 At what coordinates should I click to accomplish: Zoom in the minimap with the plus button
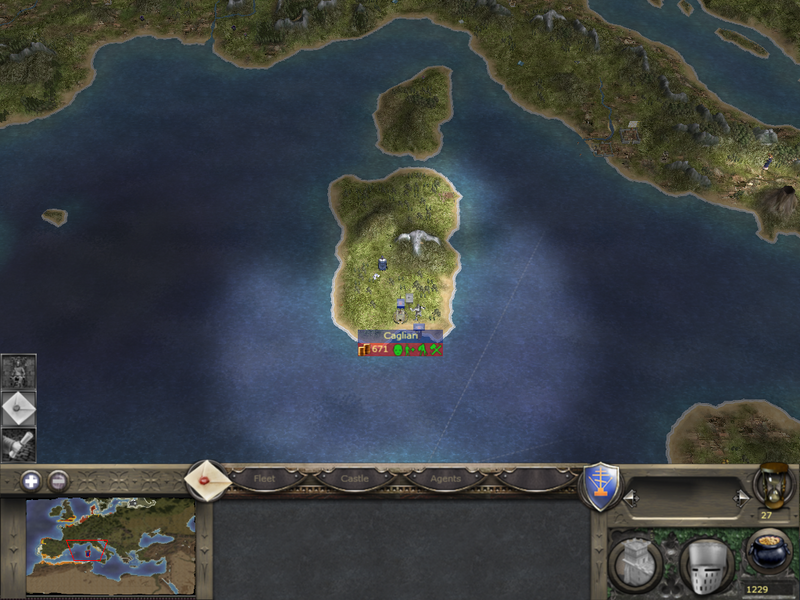point(31,480)
